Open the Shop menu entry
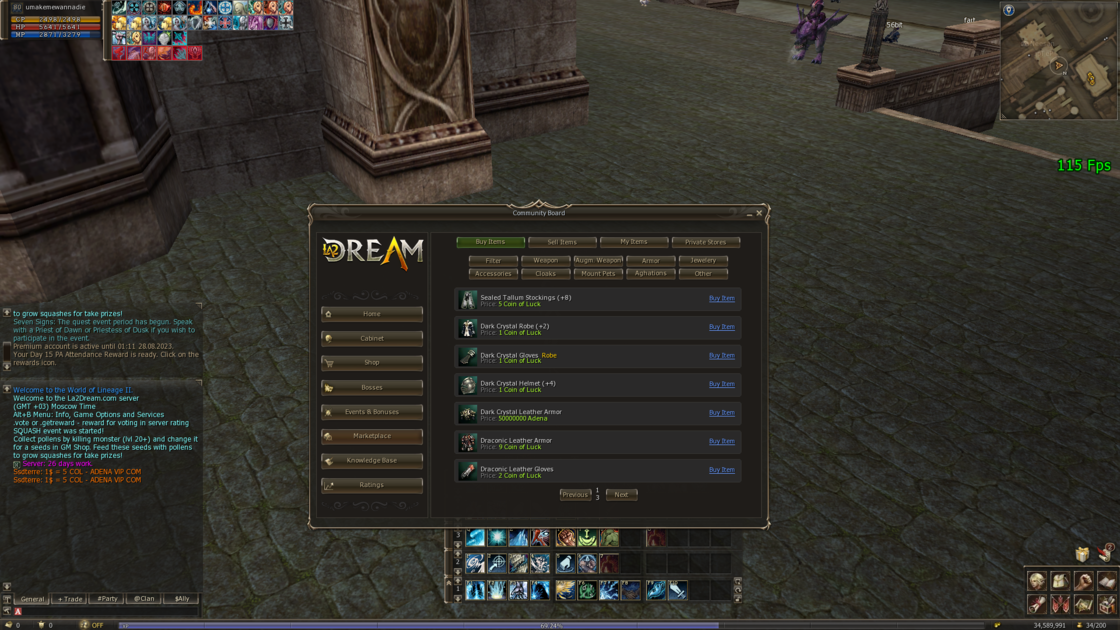The width and height of the screenshot is (1120, 630). (372, 363)
